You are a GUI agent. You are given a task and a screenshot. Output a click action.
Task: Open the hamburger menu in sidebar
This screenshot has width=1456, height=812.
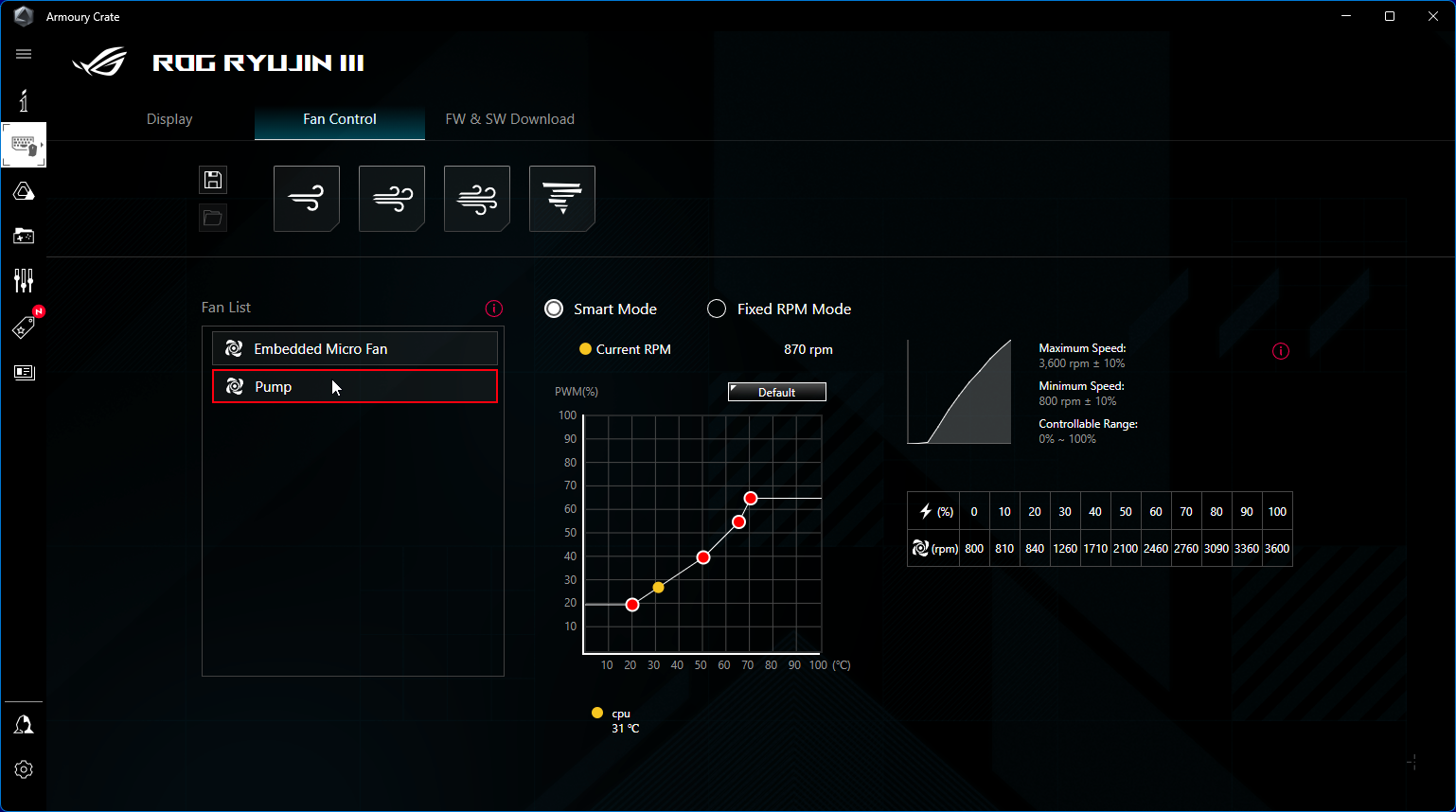(x=24, y=54)
